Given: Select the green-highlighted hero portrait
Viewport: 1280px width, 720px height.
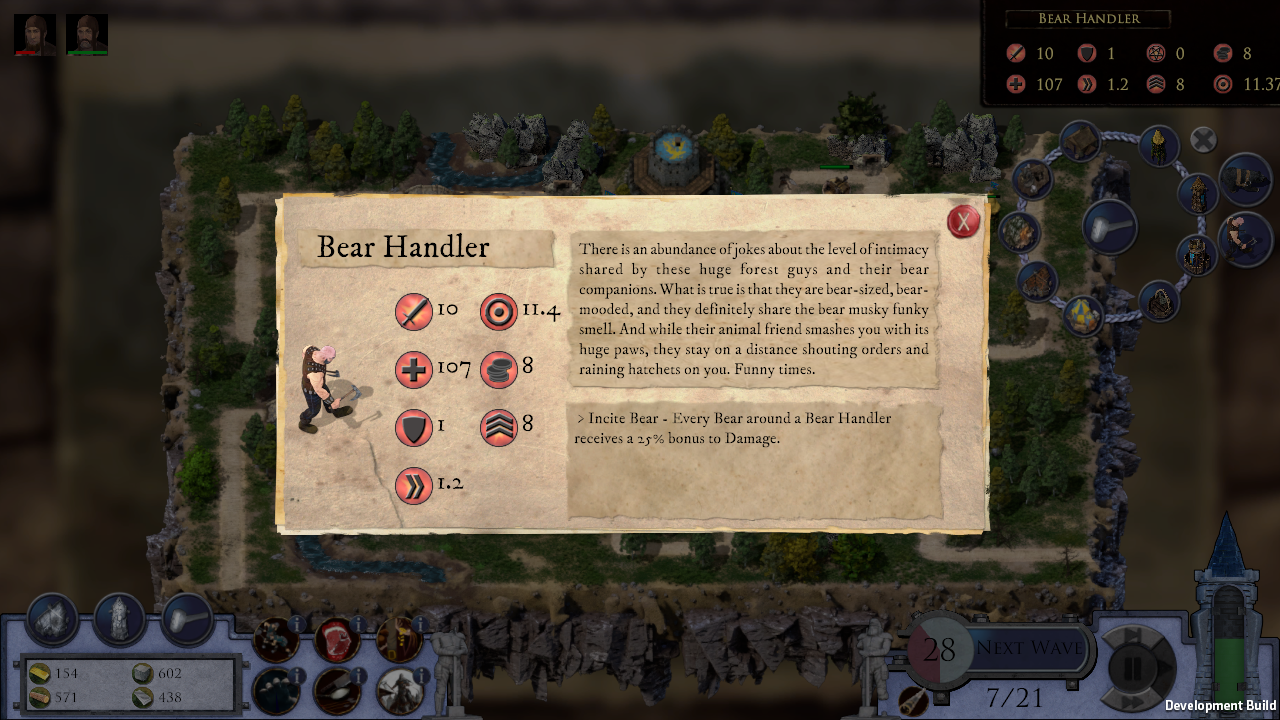Looking at the screenshot, I should [x=87, y=34].
